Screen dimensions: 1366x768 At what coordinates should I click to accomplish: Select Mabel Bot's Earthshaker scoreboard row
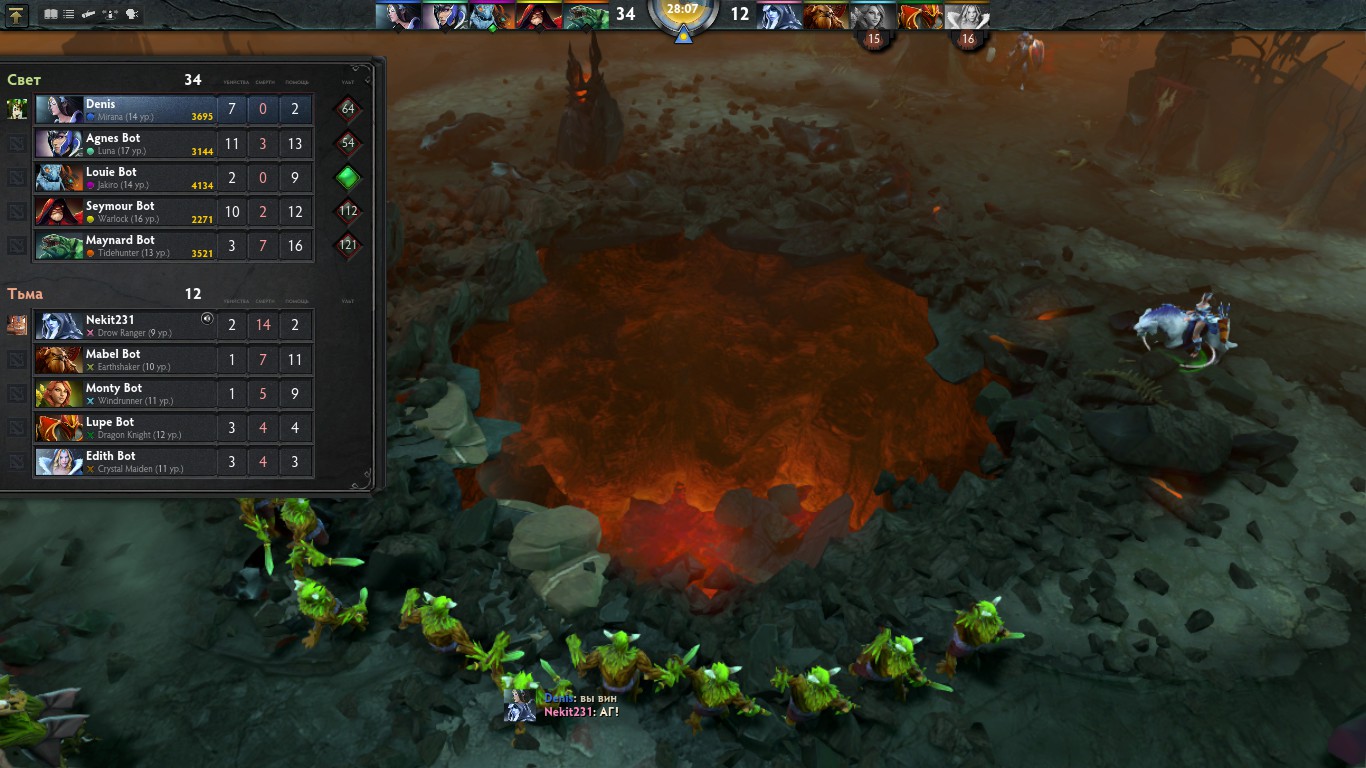[125, 359]
